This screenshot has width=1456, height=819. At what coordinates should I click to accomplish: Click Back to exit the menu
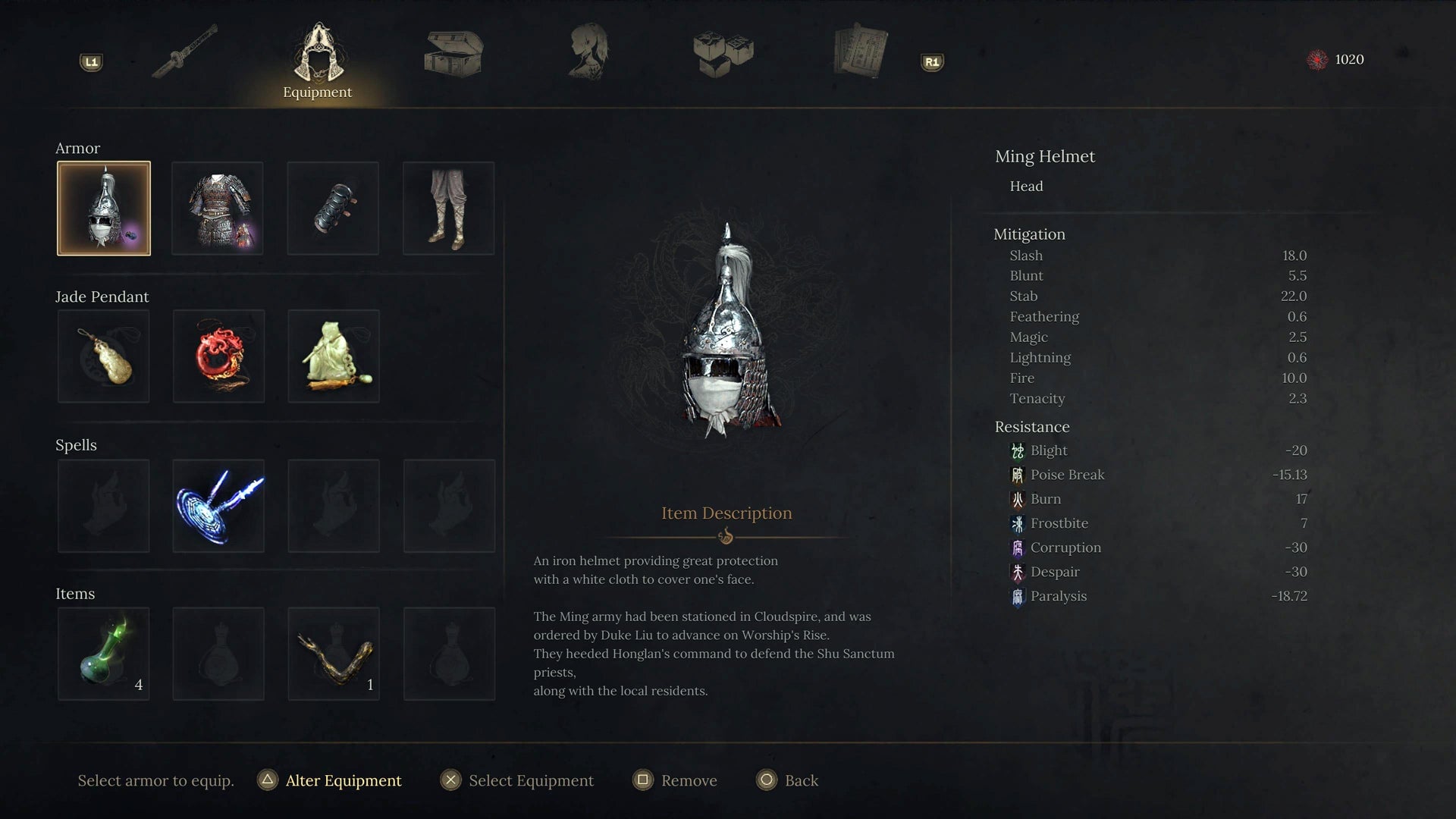[802, 780]
